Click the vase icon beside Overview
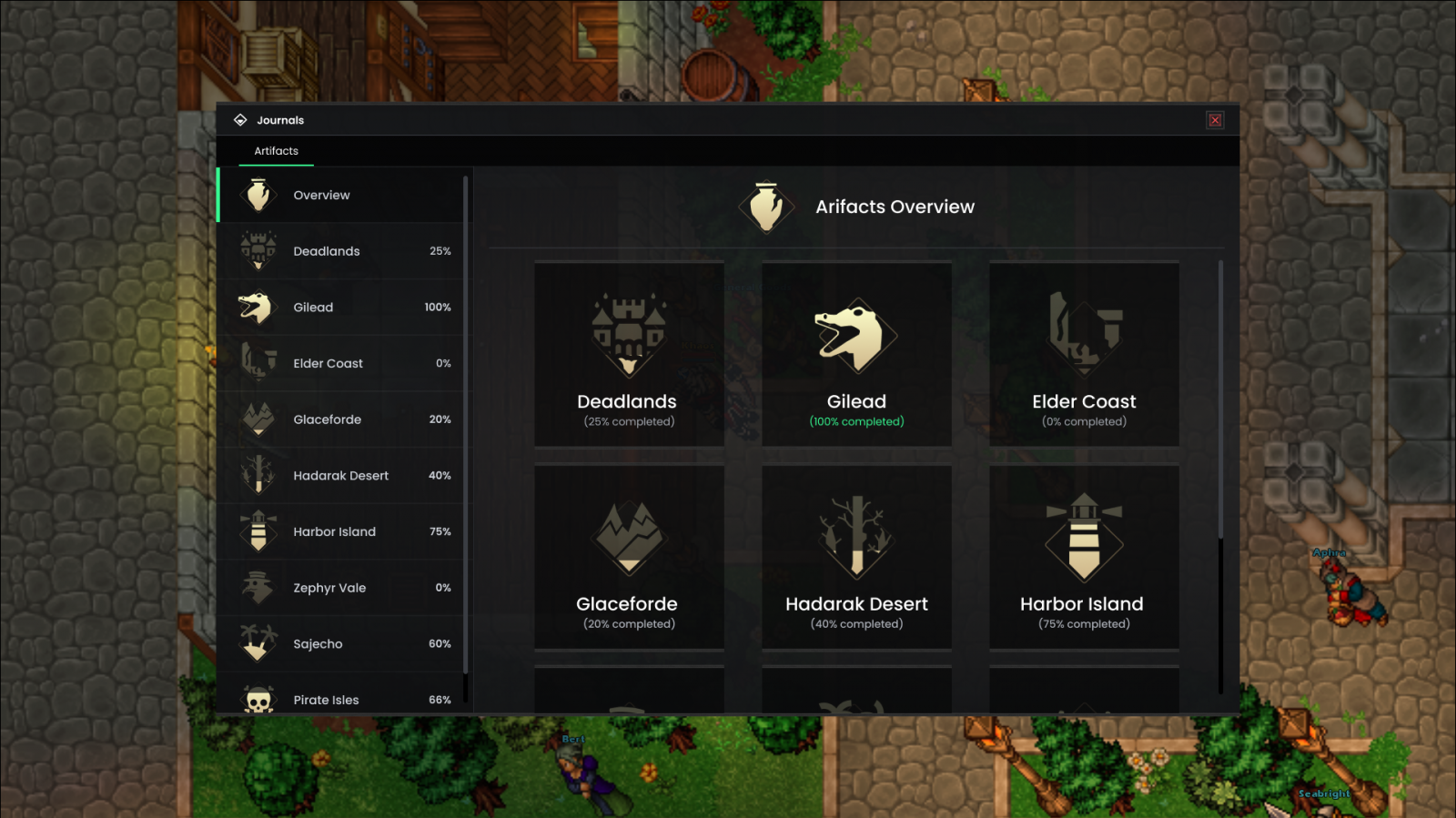 258,194
